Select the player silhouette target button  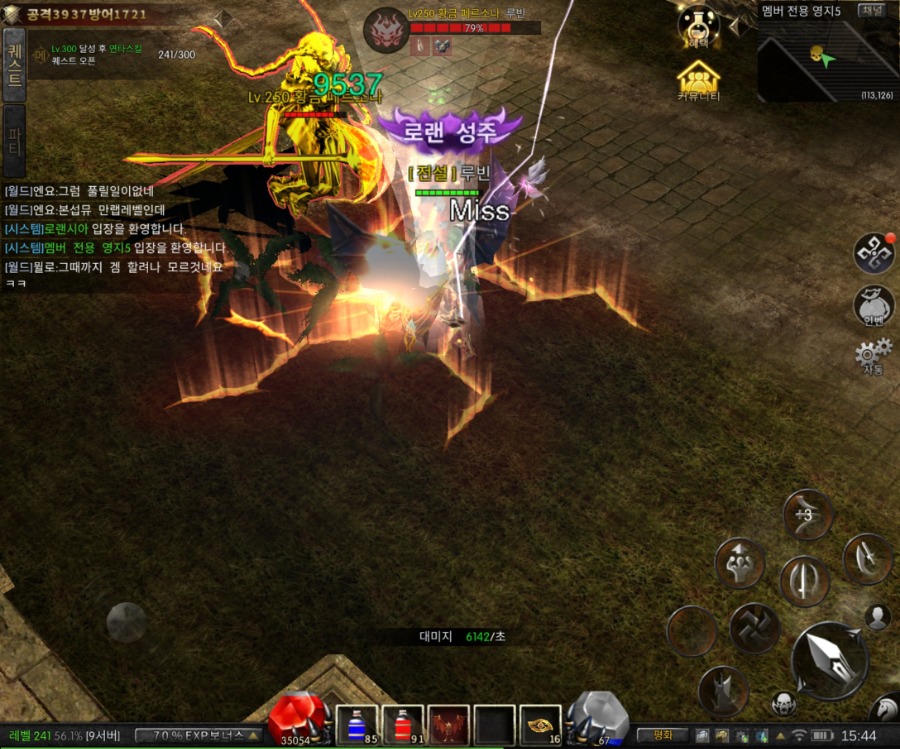[x=877, y=617]
